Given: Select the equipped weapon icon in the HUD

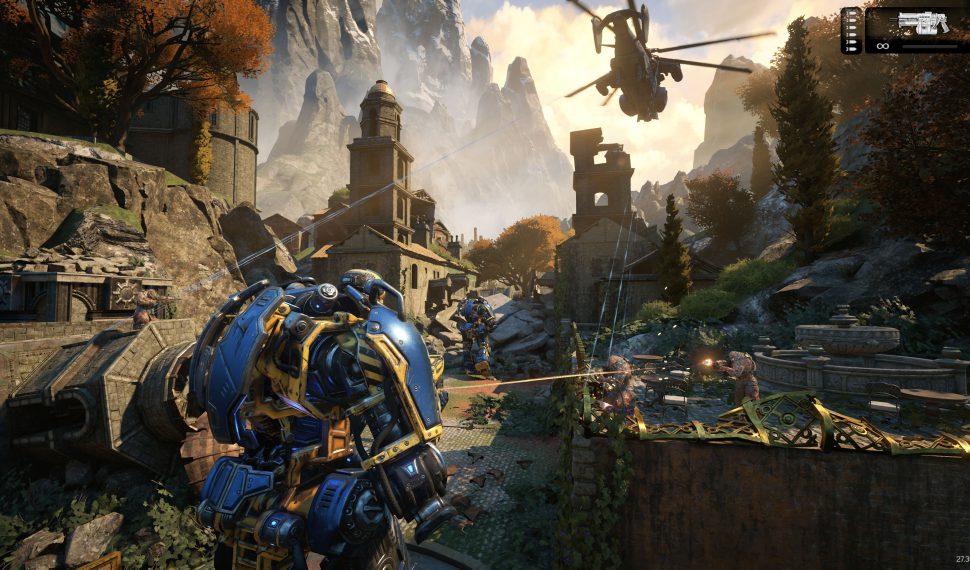Looking at the screenshot, I should pyautogui.click(x=923, y=22).
